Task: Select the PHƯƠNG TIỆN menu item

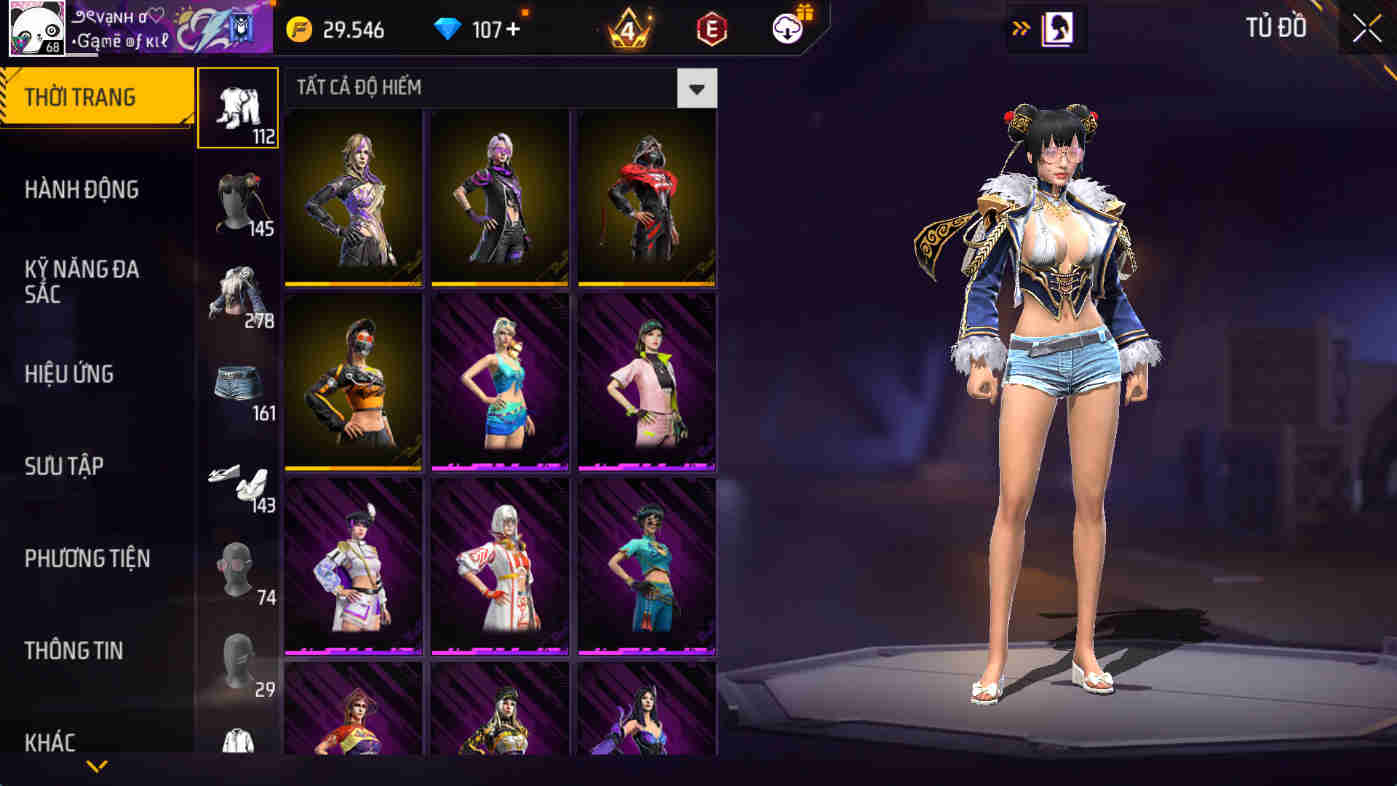Action: click(85, 559)
